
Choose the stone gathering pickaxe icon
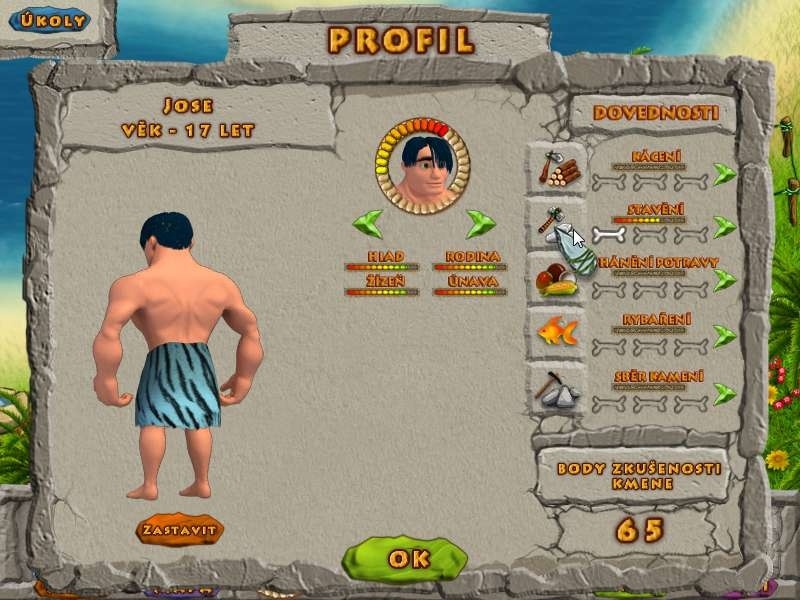coord(557,388)
